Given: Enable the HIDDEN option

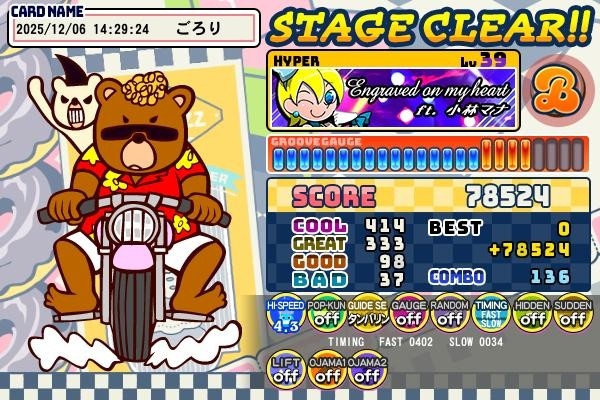Looking at the screenshot, I should (531, 316).
